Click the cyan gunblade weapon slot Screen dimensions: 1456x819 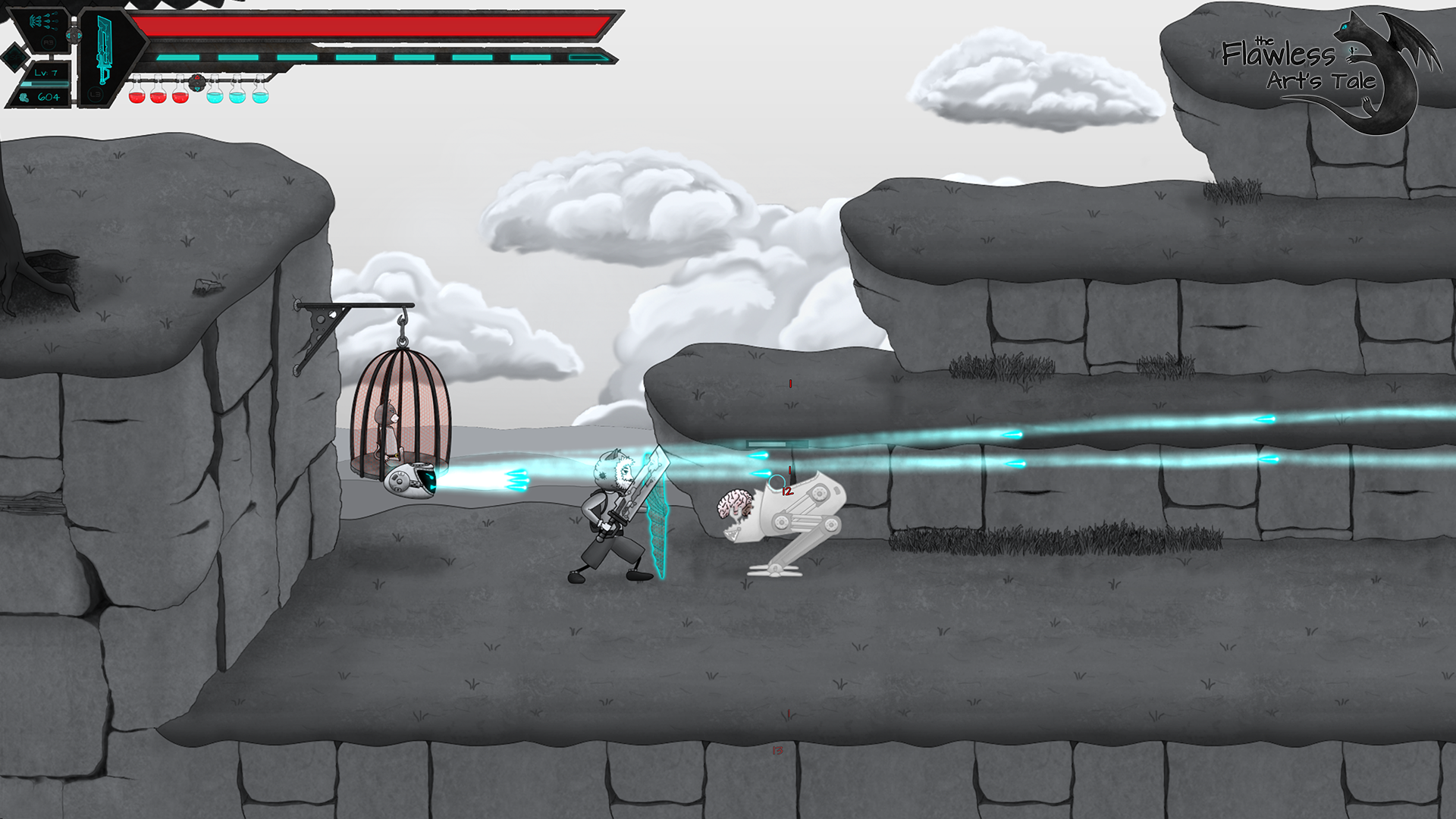(x=104, y=51)
